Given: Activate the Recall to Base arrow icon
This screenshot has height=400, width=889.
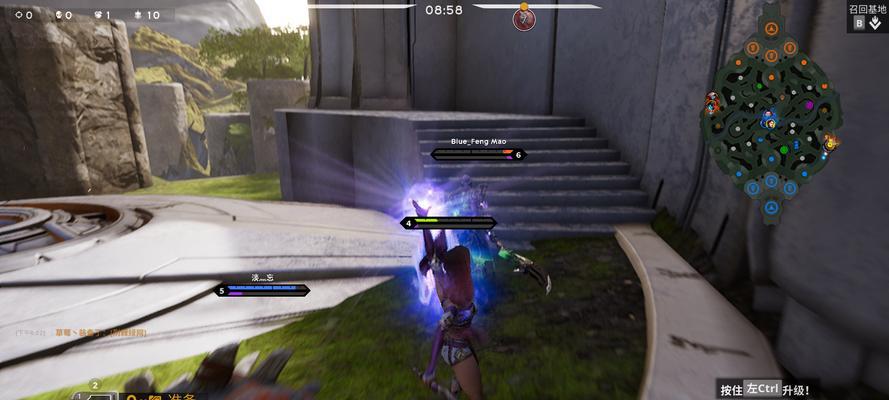Looking at the screenshot, I should (875, 23).
